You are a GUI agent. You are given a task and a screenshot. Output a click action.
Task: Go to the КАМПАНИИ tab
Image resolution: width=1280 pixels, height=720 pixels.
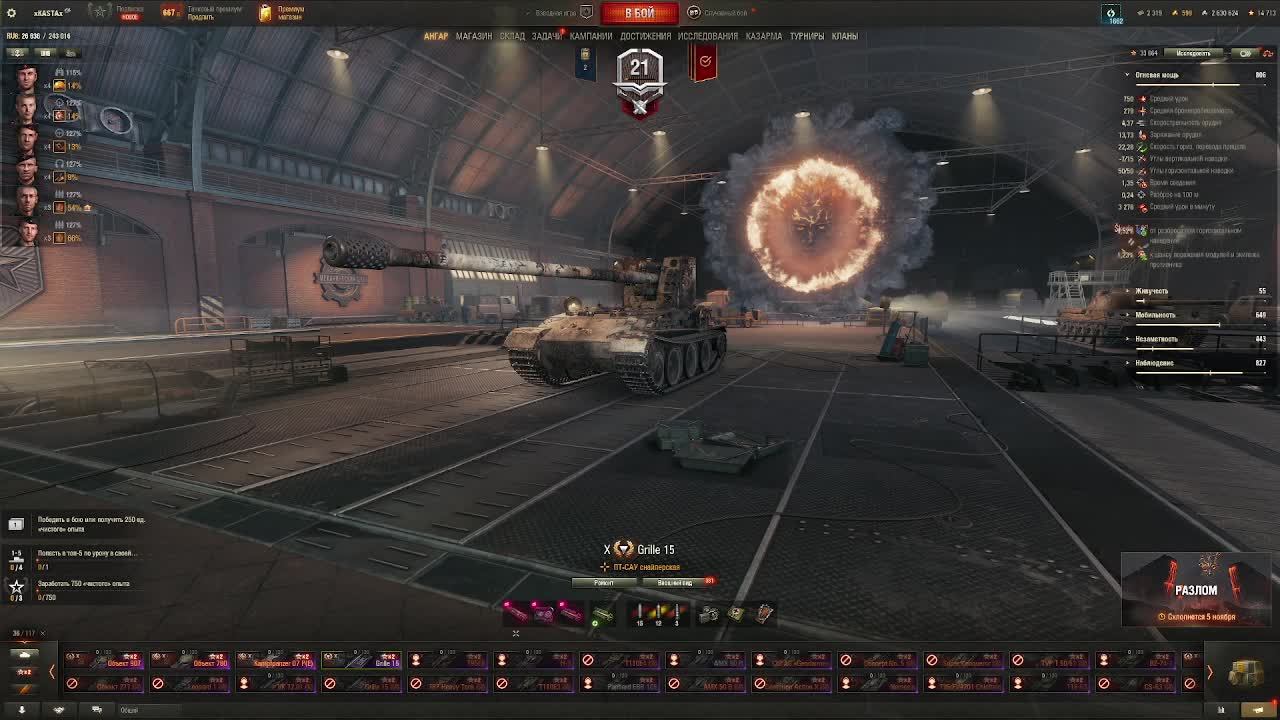point(591,36)
